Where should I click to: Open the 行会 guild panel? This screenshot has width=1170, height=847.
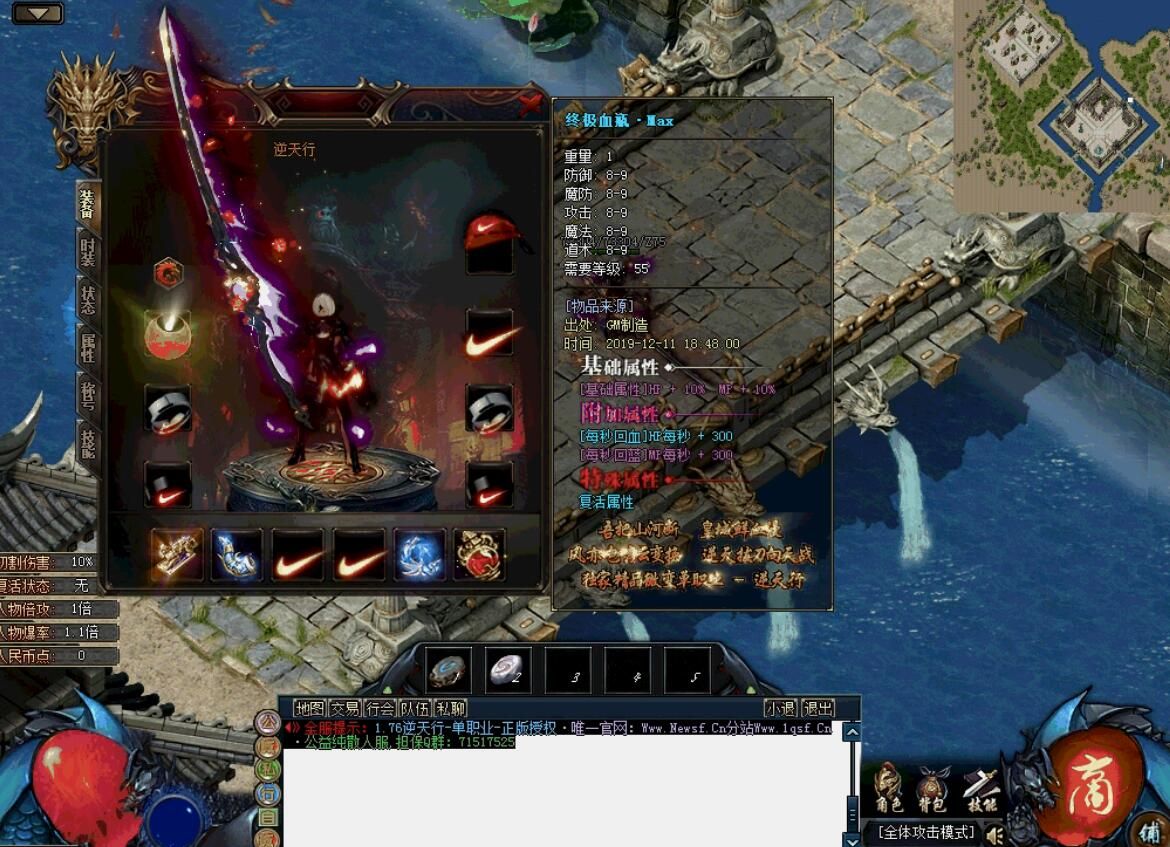[x=380, y=708]
